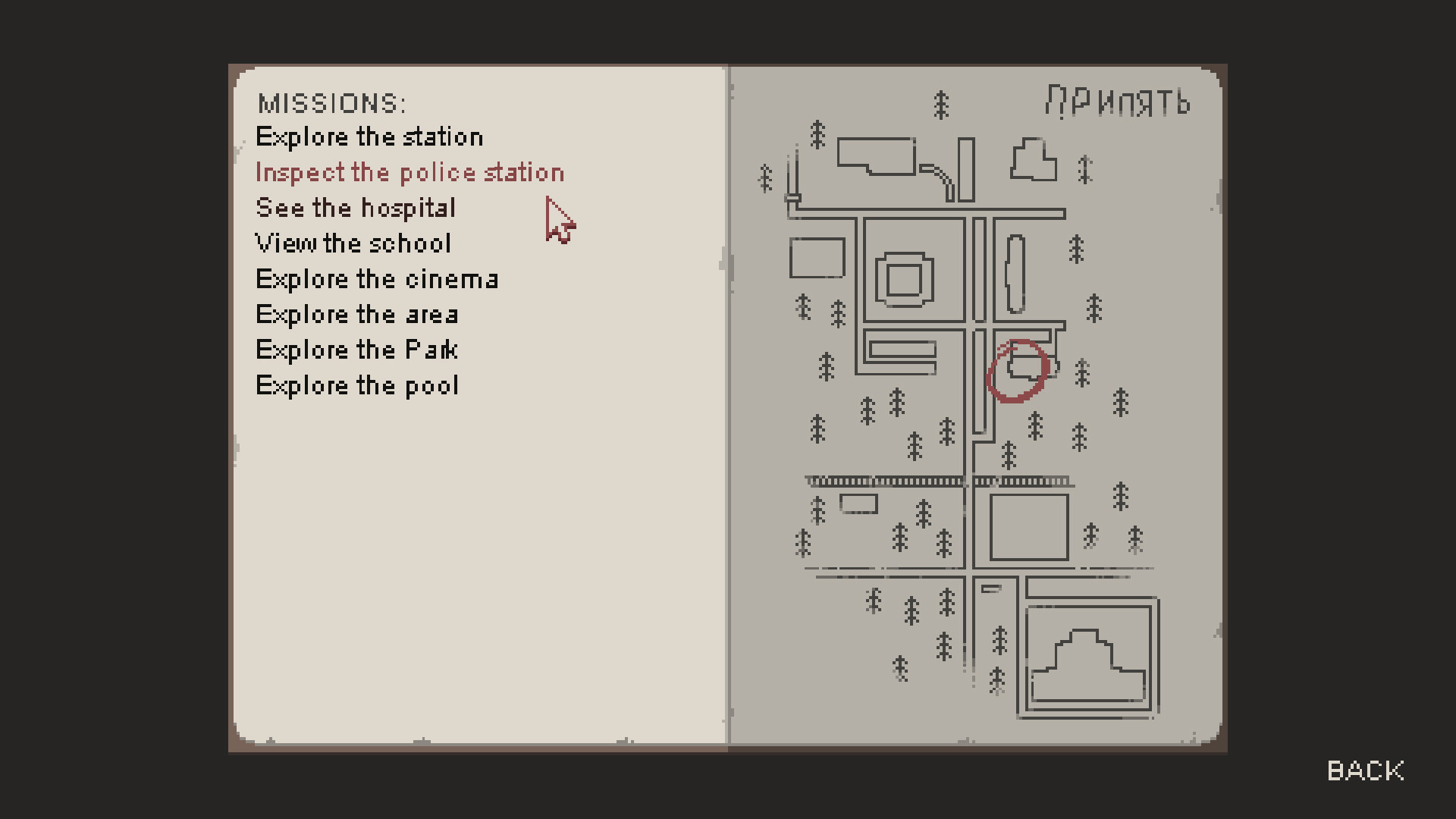Pick the "Explore the area" mission

tap(356, 314)
